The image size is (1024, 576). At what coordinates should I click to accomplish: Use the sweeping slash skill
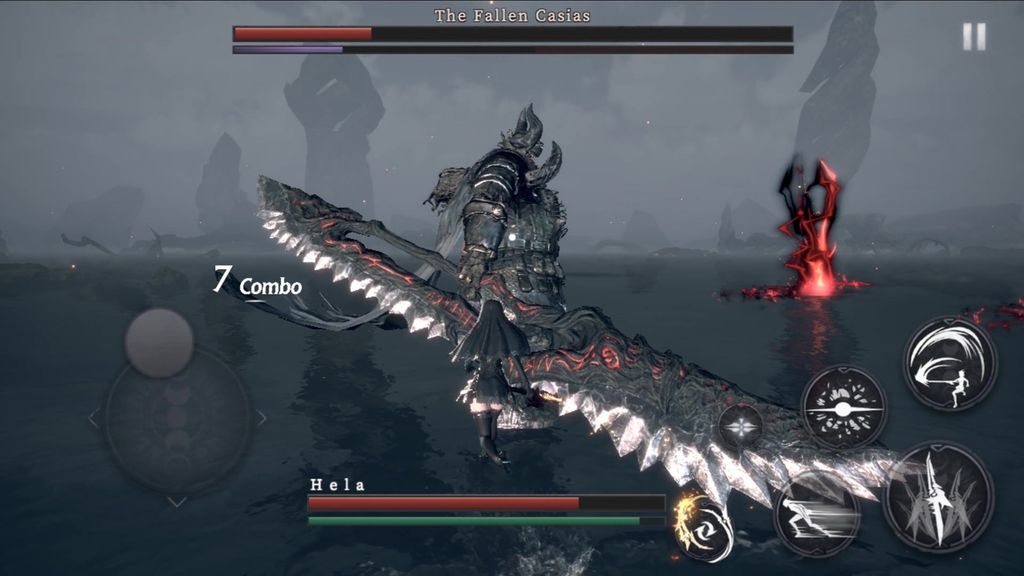pos(950,363)
